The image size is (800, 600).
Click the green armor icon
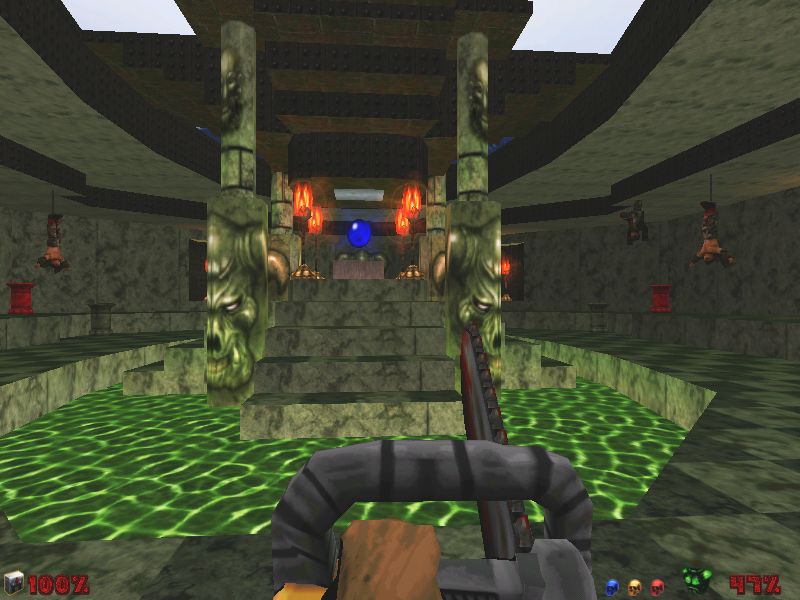click(696, 580)
